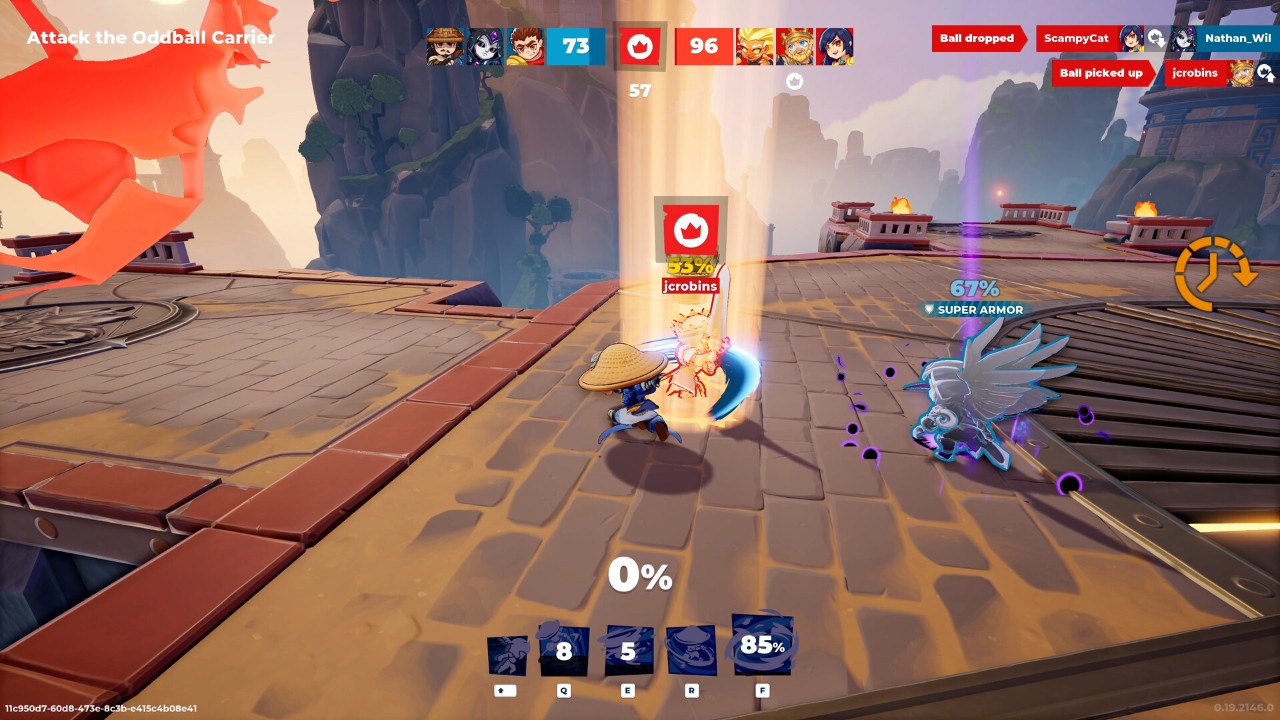Click the straw-hat hero portrait on blue team
Image resolution: width=1280 pixels, height=720 pixels.
445,46
